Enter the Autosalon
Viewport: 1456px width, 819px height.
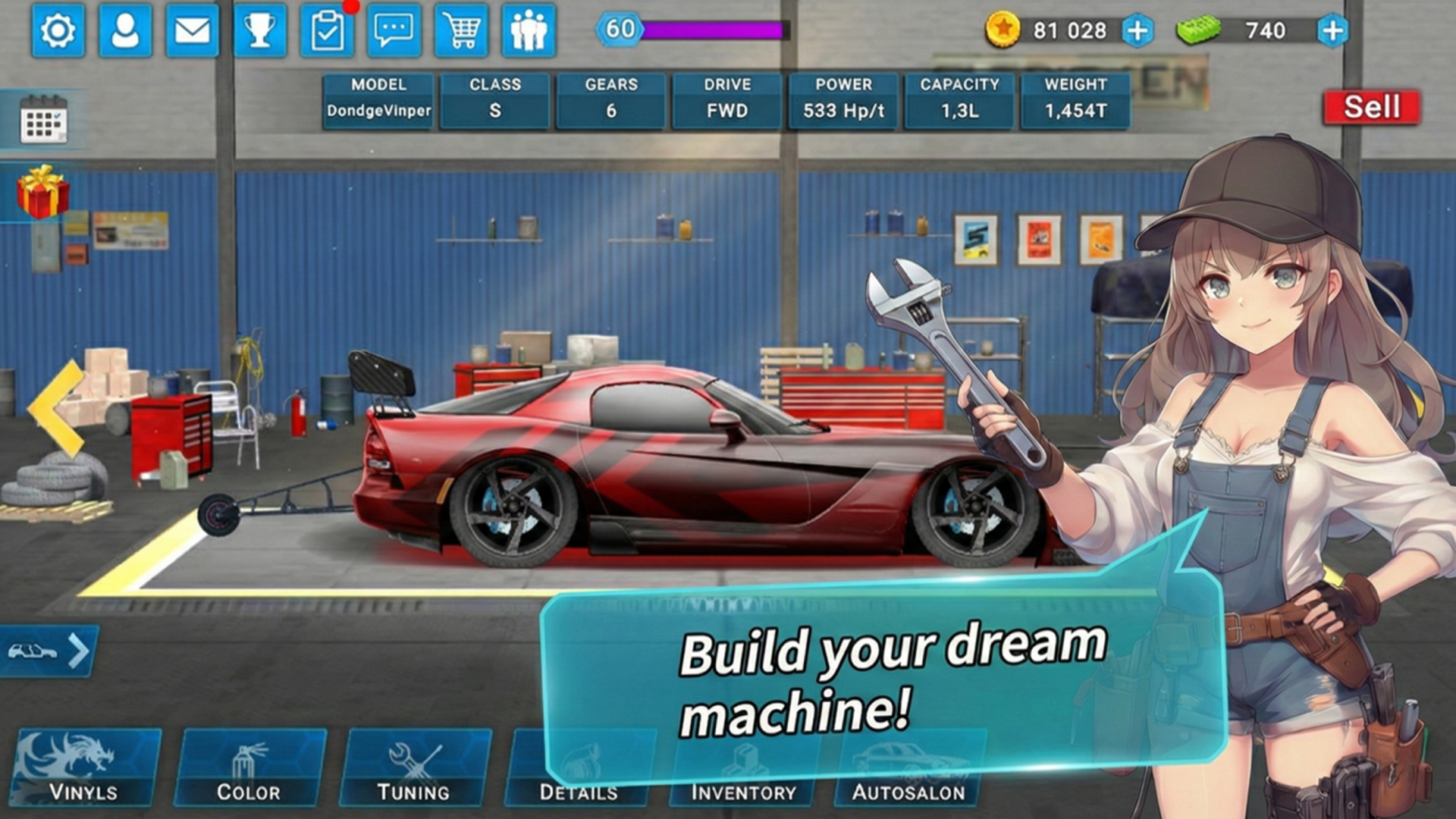(908, 789)
